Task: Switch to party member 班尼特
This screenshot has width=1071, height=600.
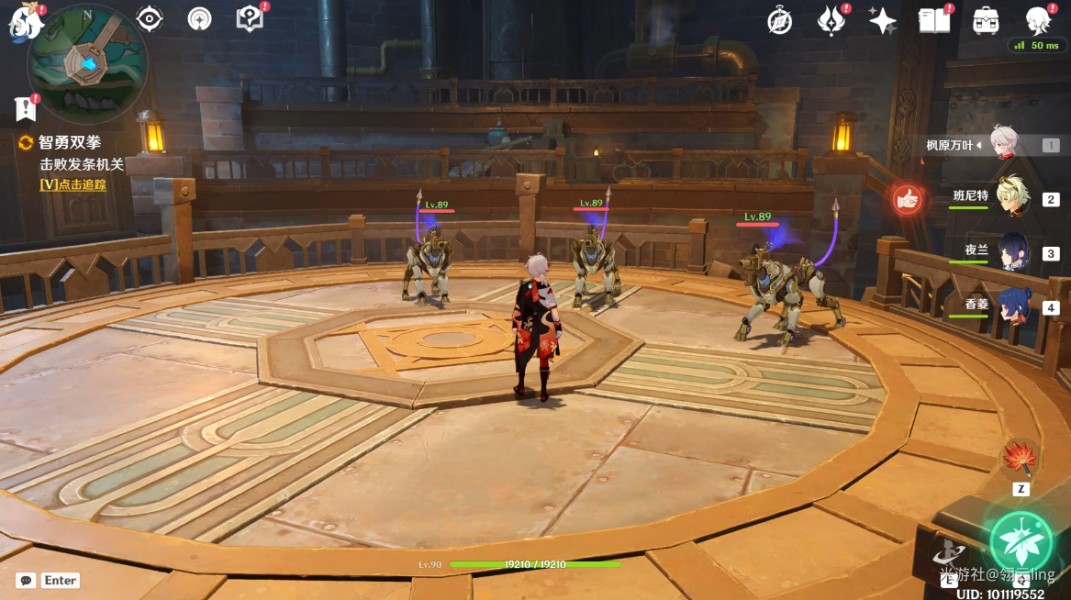Action: pyautogui.click(x=1011, y=199)
